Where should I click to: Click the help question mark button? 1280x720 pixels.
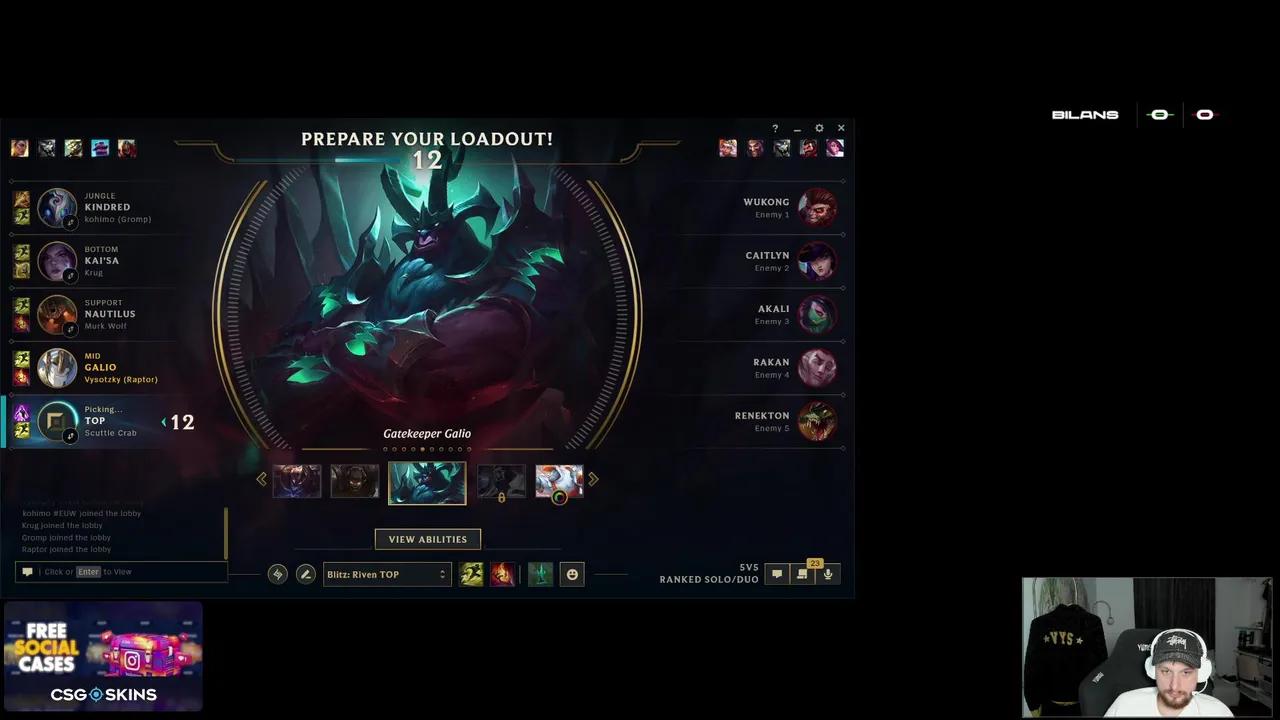(775, 129)
